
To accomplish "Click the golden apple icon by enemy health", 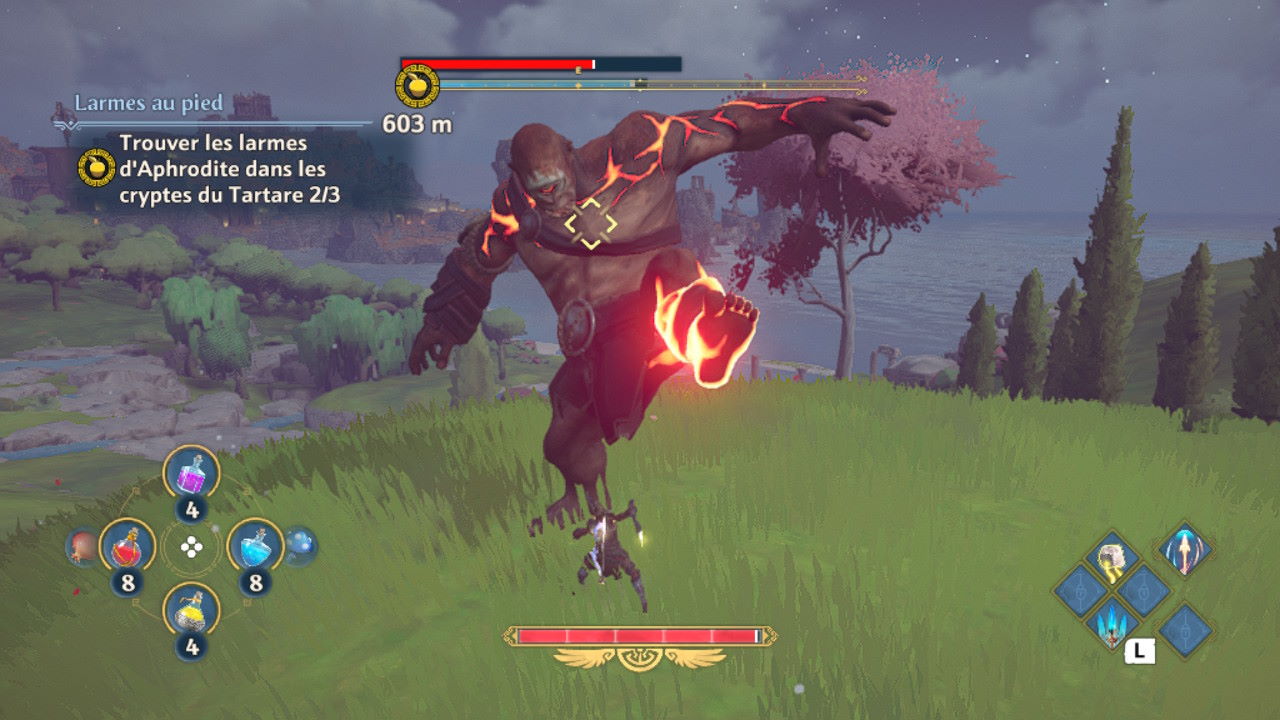I will click(x=417, y=85).
